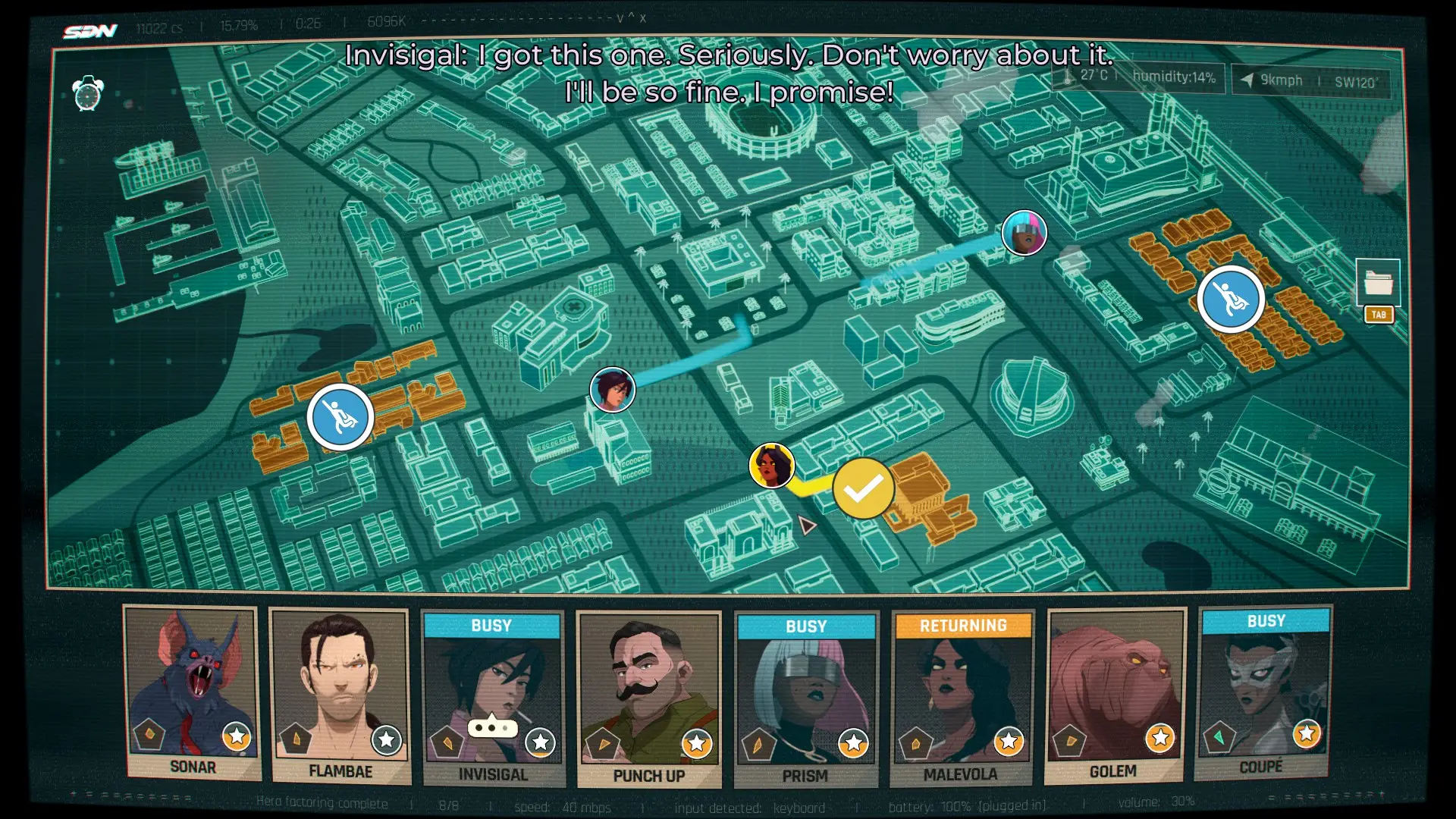Select the blue dispatch marker beside the folder icon
Viewport: 1456px width, 819px height.
1230,300
